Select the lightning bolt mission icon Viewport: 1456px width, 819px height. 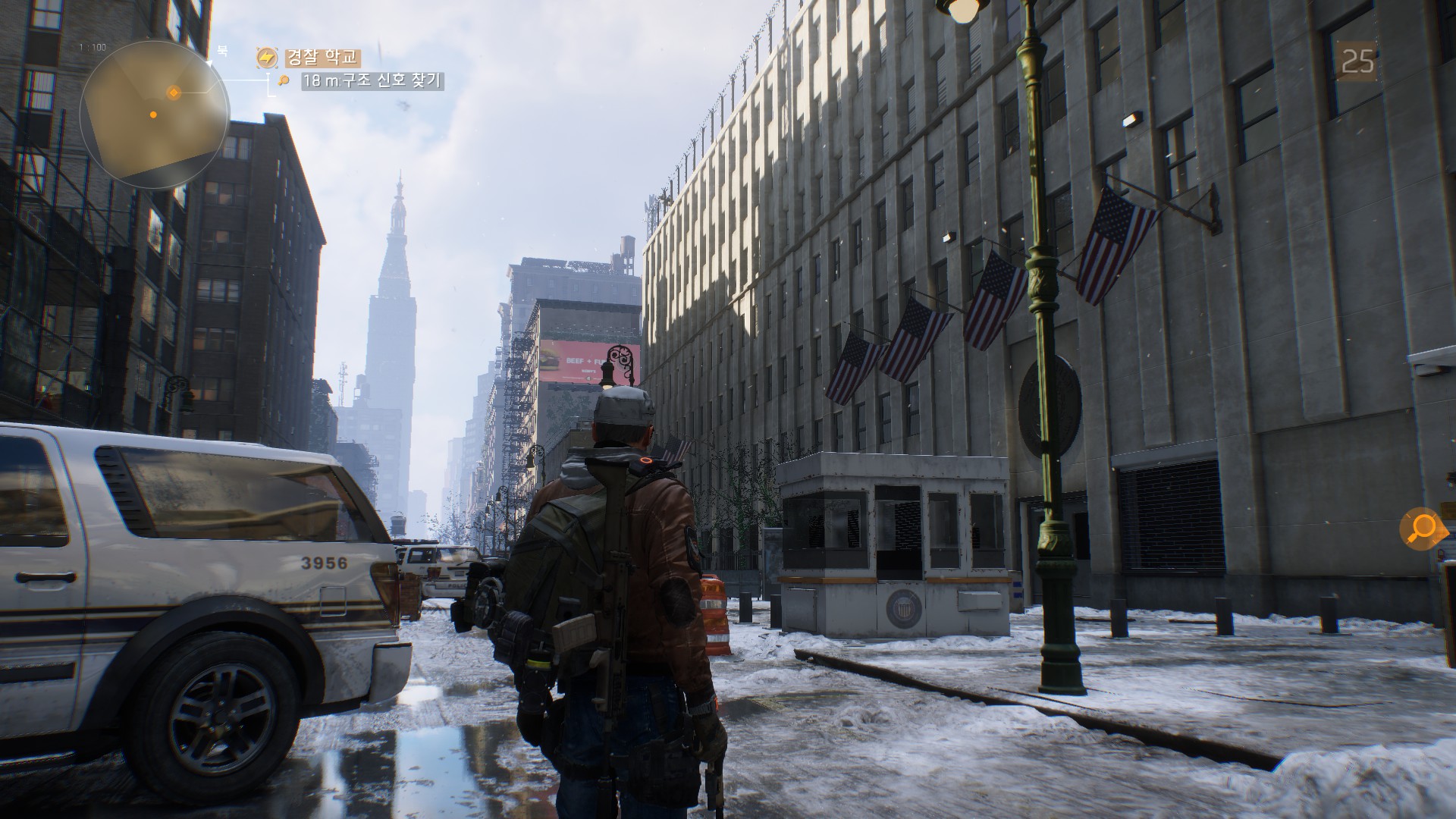267,58
